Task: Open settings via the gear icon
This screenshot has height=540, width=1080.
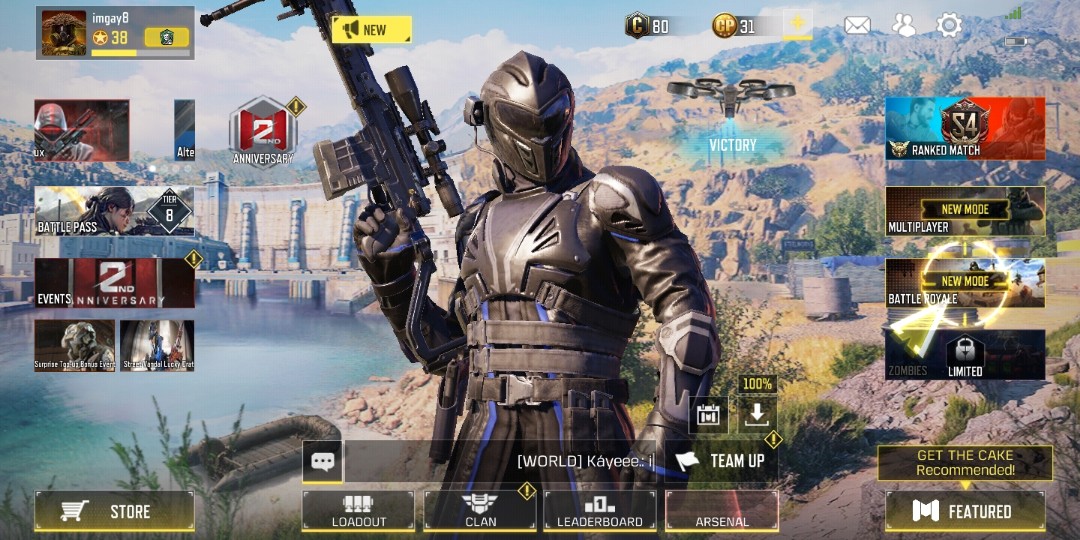Action: [x=949, y=26]
